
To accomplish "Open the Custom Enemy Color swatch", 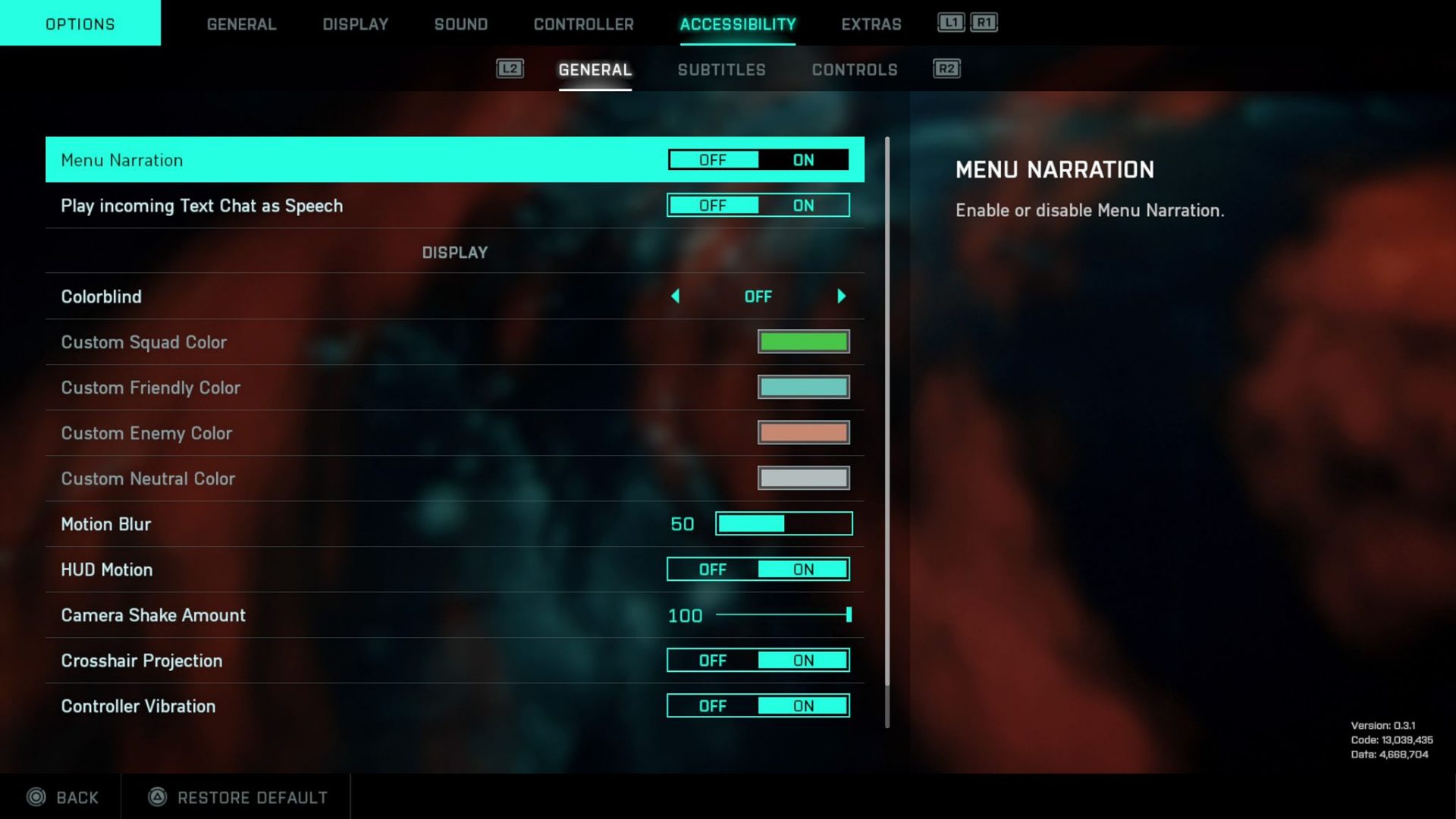I will (803, 432).
